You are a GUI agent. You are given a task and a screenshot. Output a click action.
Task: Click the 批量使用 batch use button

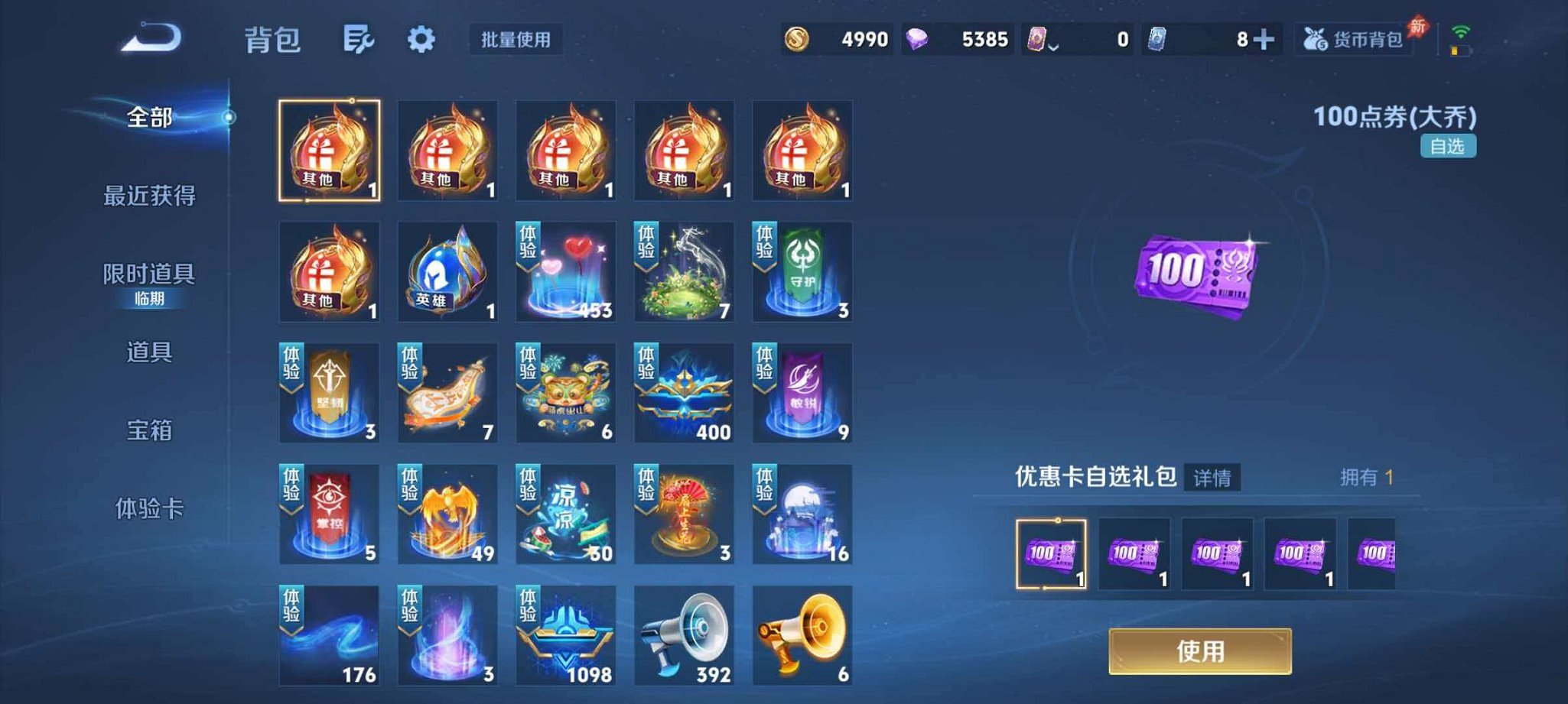(x=515, y=41)
